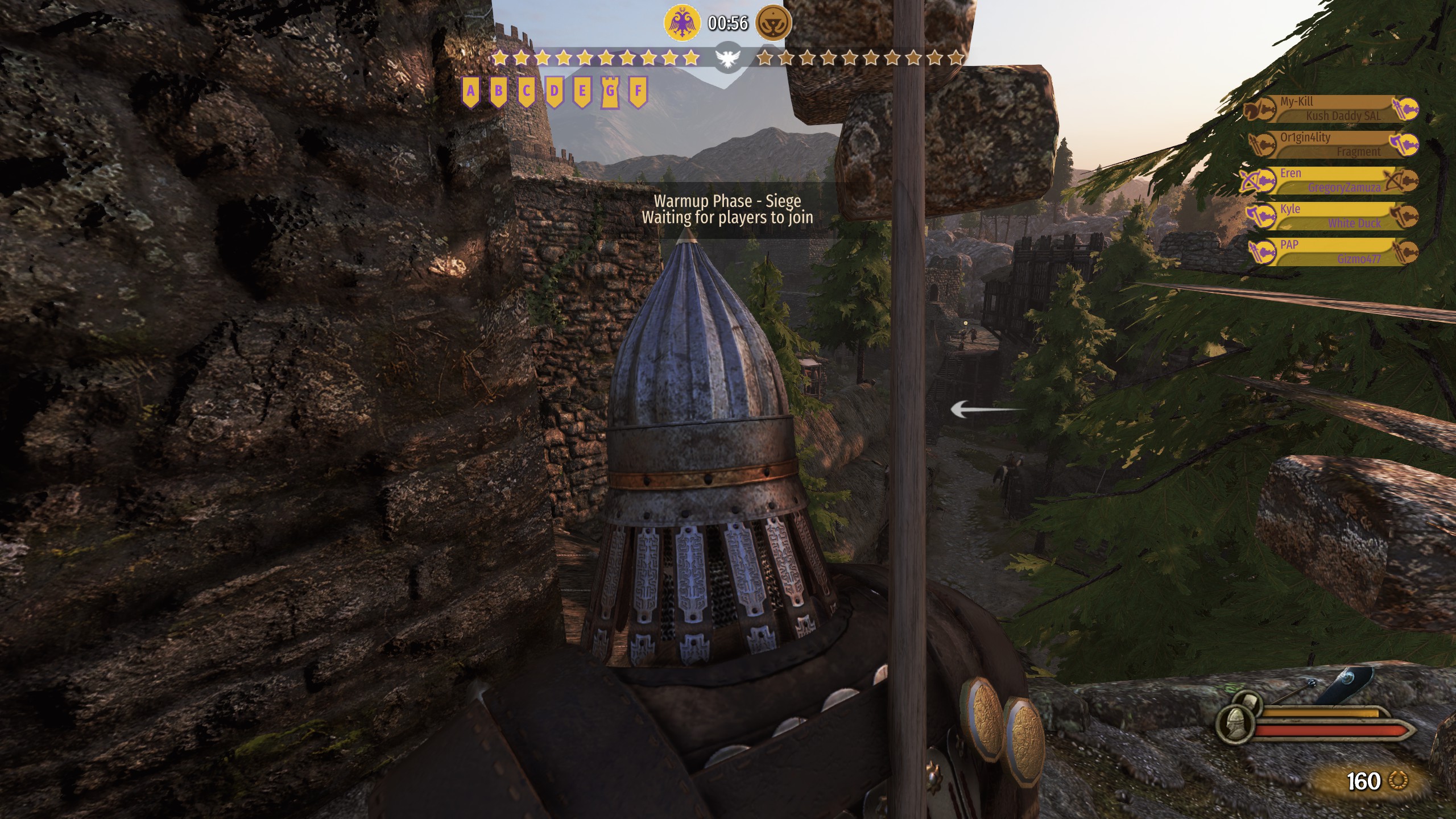Click the white eagle morale icon

tap(729, 58)
